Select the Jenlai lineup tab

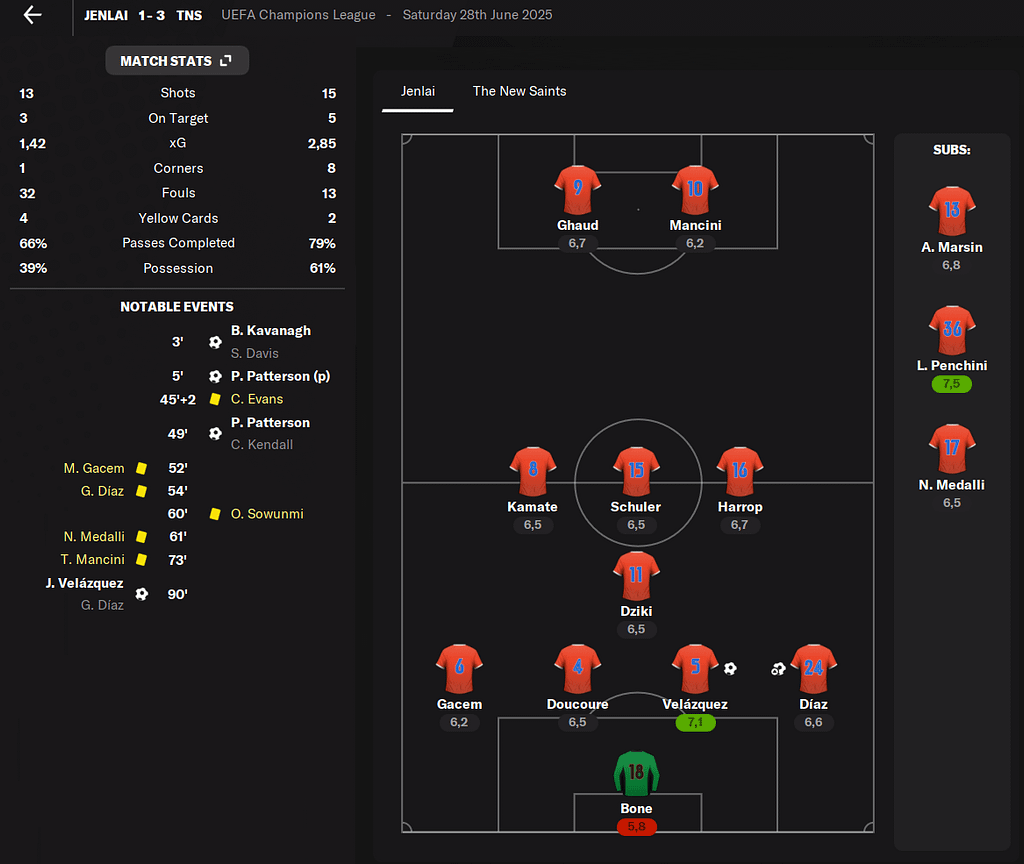(x=418, y=91)
